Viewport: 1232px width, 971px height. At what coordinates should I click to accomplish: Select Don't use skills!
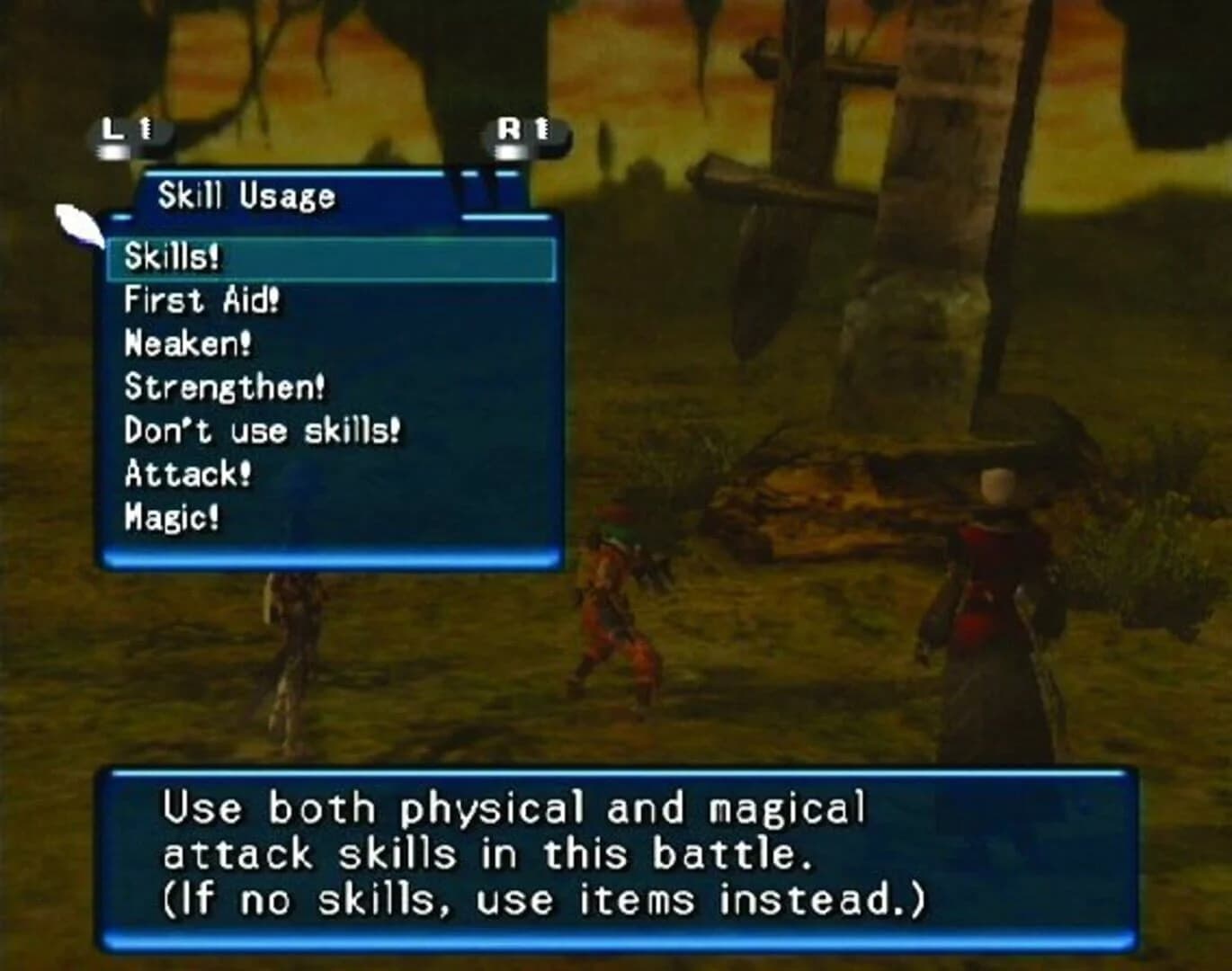pyautogui.click(x=261, y=429)
